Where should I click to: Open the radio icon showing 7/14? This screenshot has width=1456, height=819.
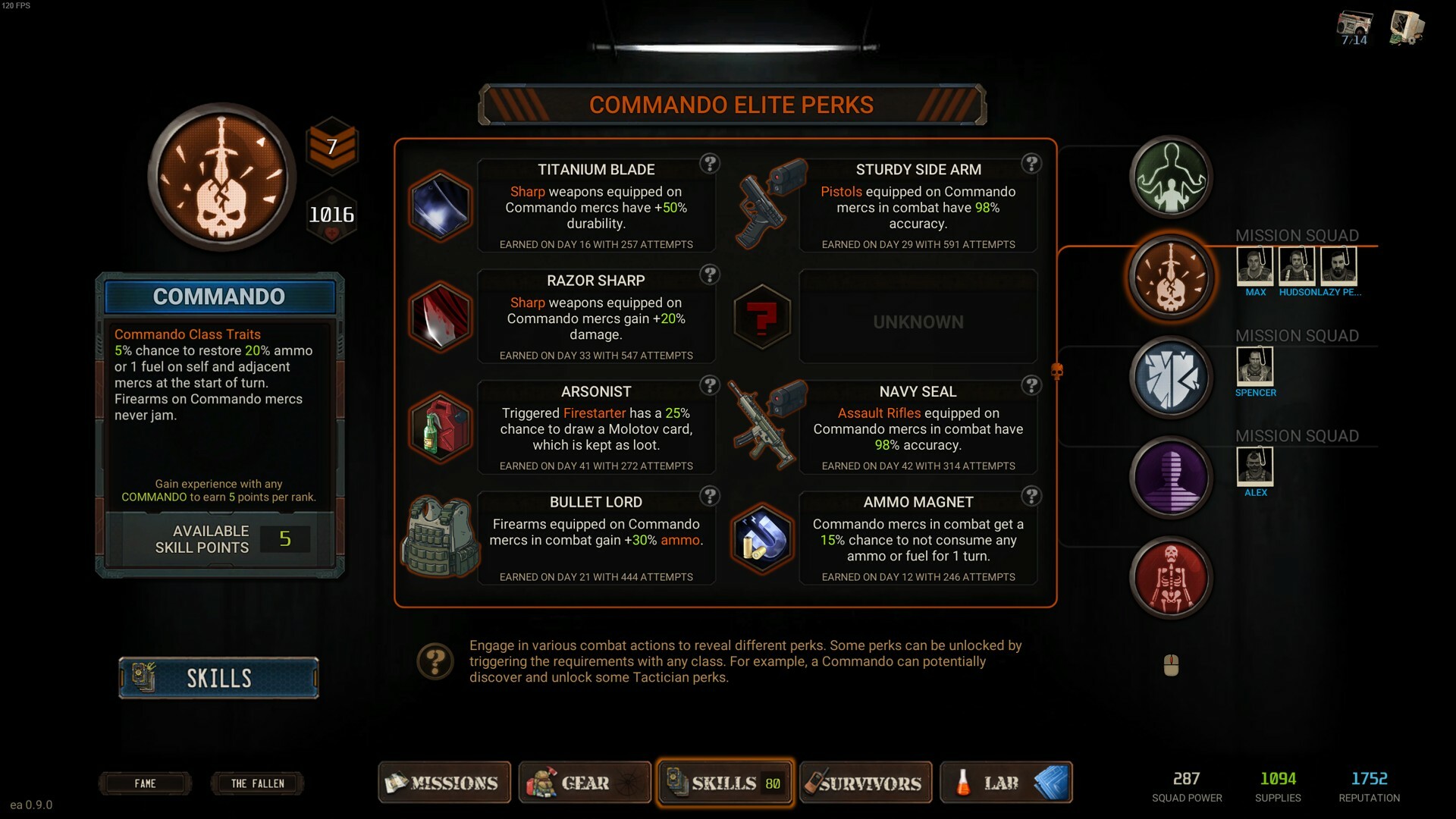click(x=1354, y=28)
